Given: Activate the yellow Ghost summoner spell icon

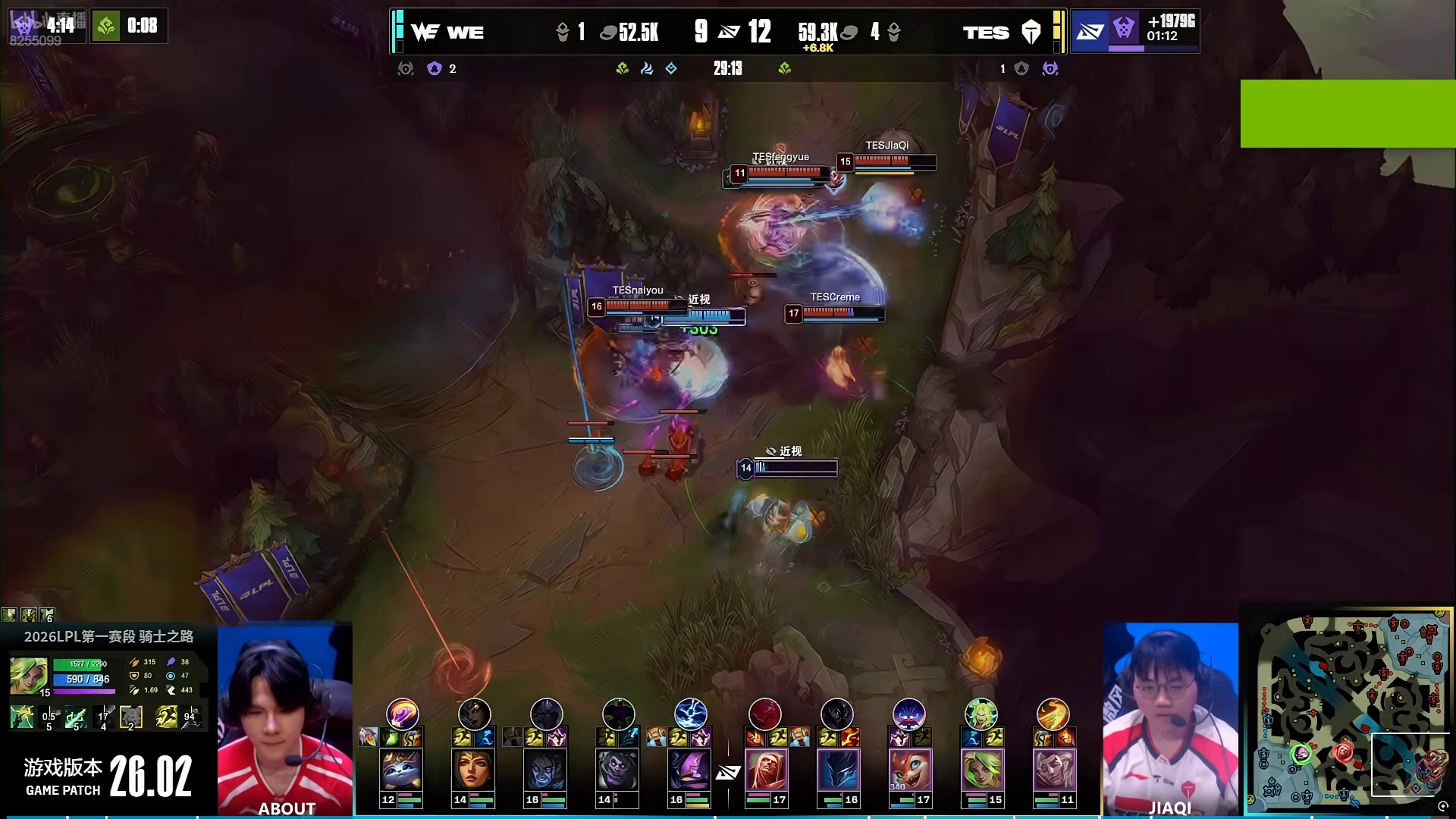Looking at the screenshot, I should 166,717.
